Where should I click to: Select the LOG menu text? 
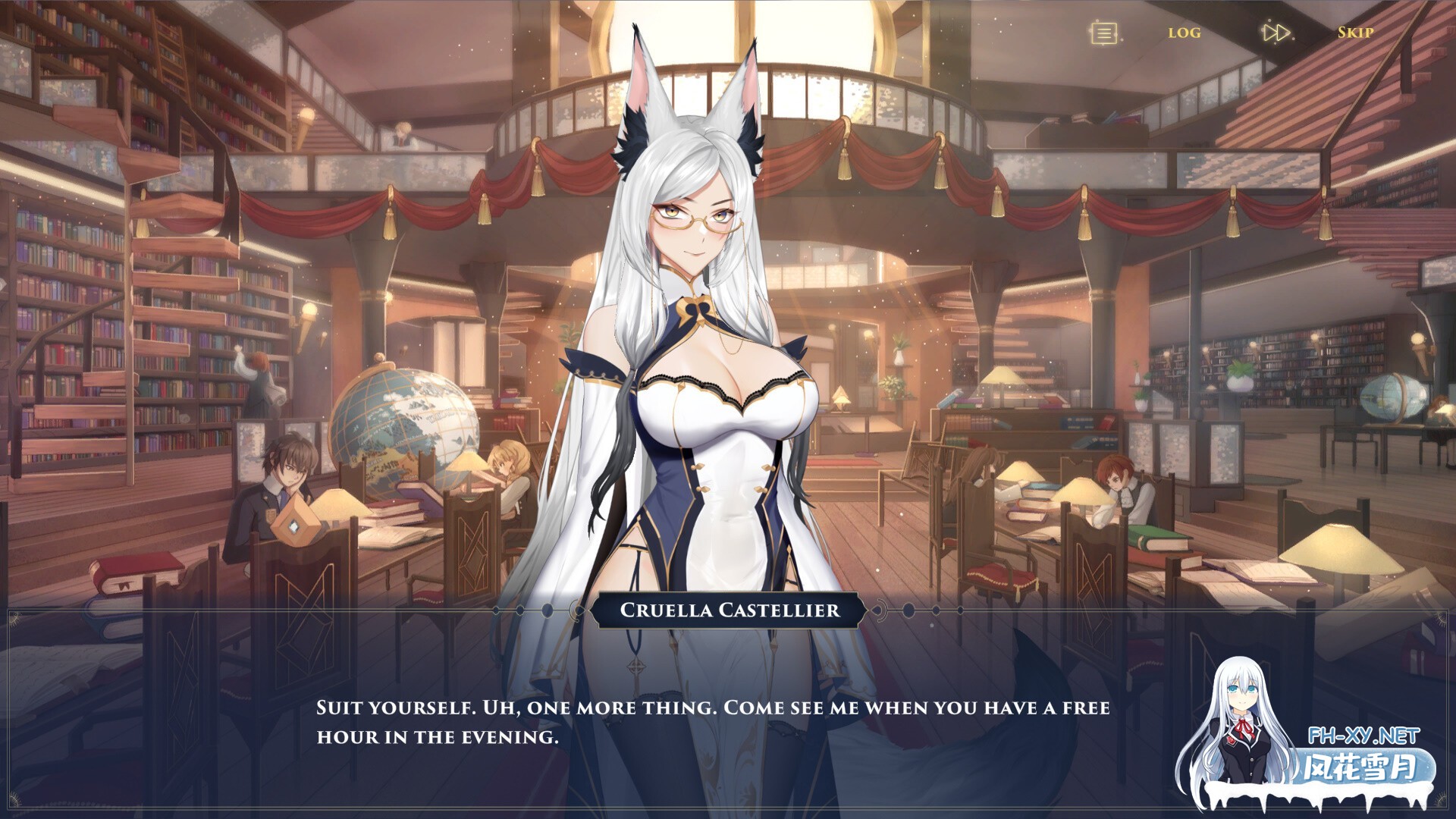click(x=1182, y=33)
